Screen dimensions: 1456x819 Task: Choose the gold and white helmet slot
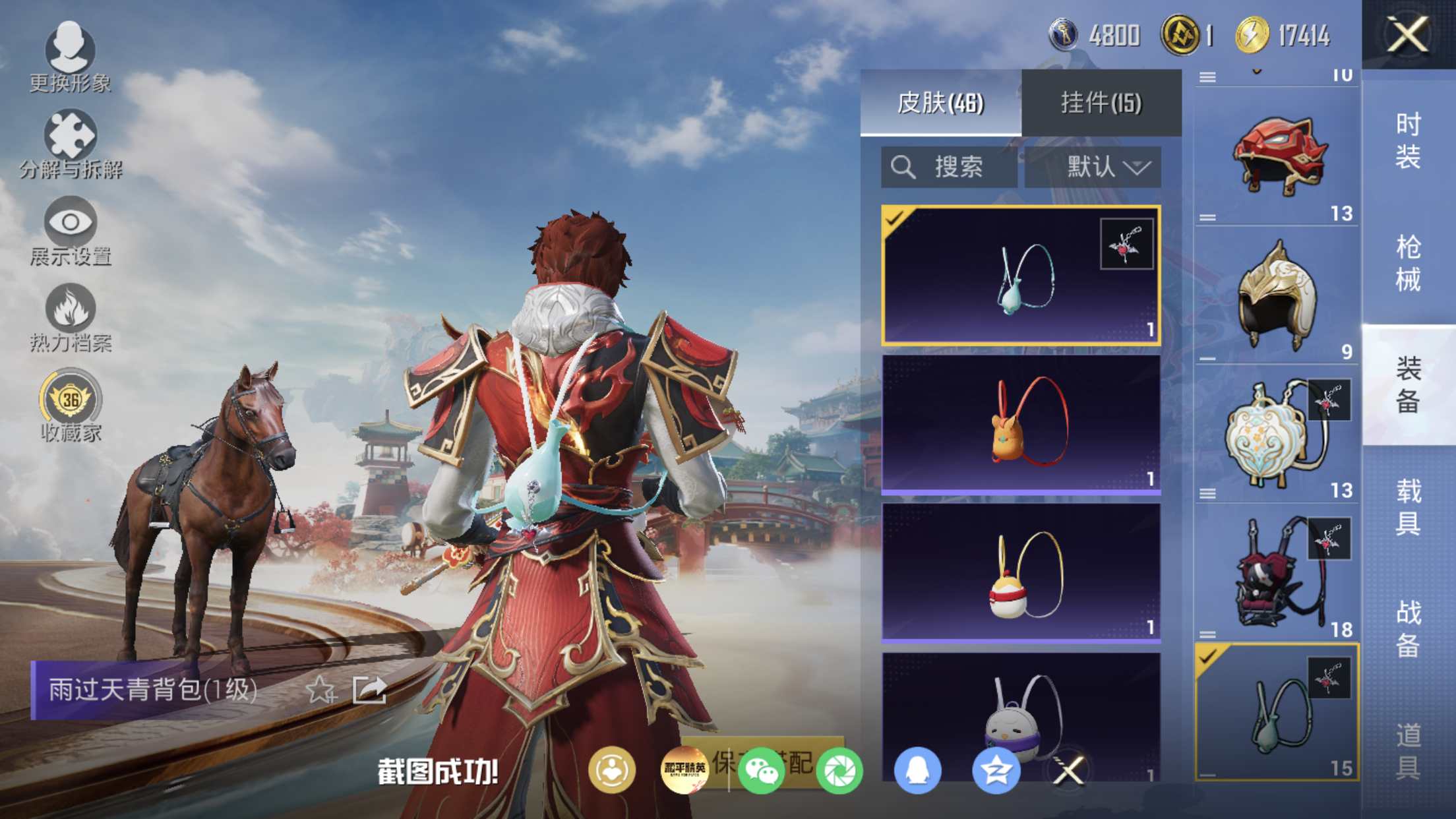click(1277, 295)
